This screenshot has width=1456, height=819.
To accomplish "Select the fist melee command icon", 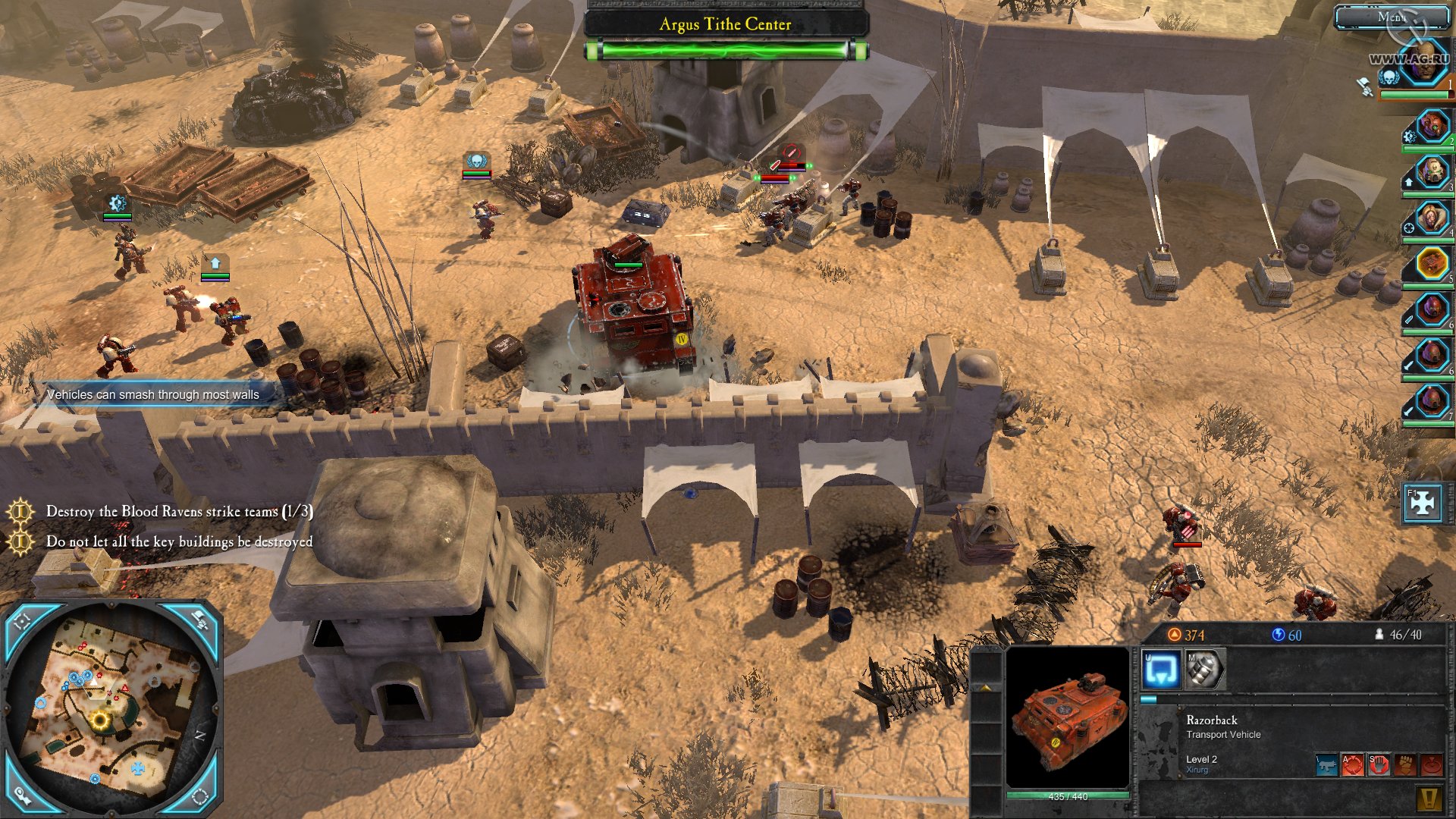I will point(1405,764).
